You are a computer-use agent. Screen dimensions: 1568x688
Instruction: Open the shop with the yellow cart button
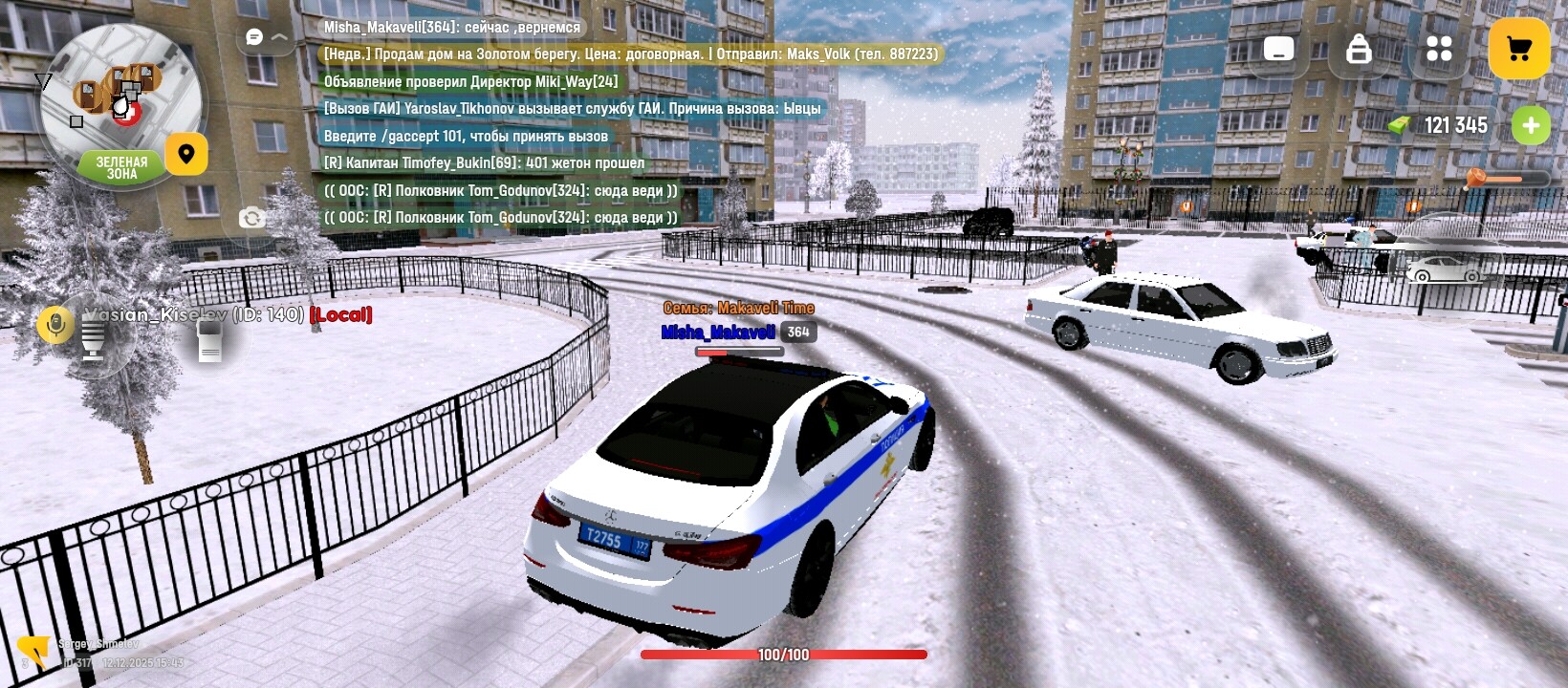[x=1518, y=49]
